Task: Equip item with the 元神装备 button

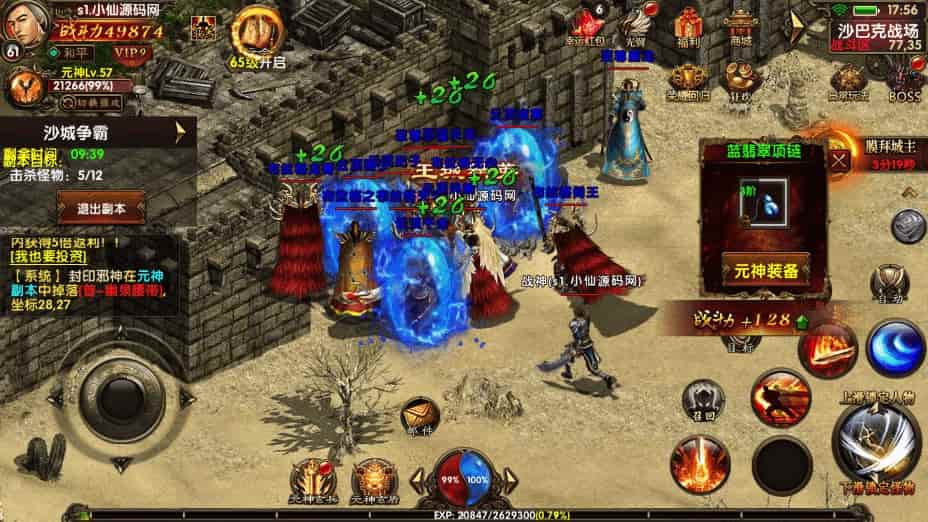Action: [x=765, y=270]
